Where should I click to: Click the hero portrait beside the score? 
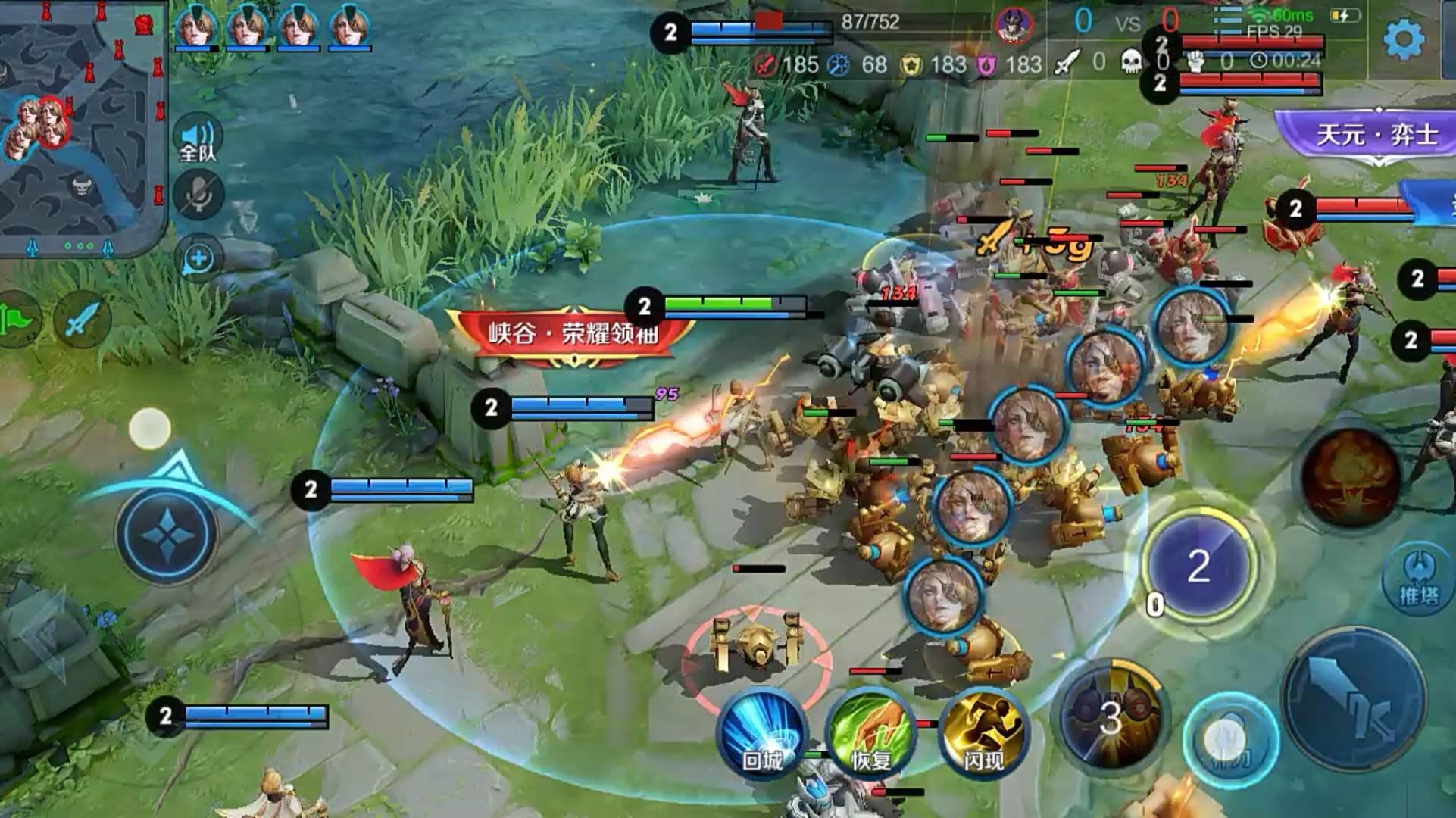coord(1014,27)
